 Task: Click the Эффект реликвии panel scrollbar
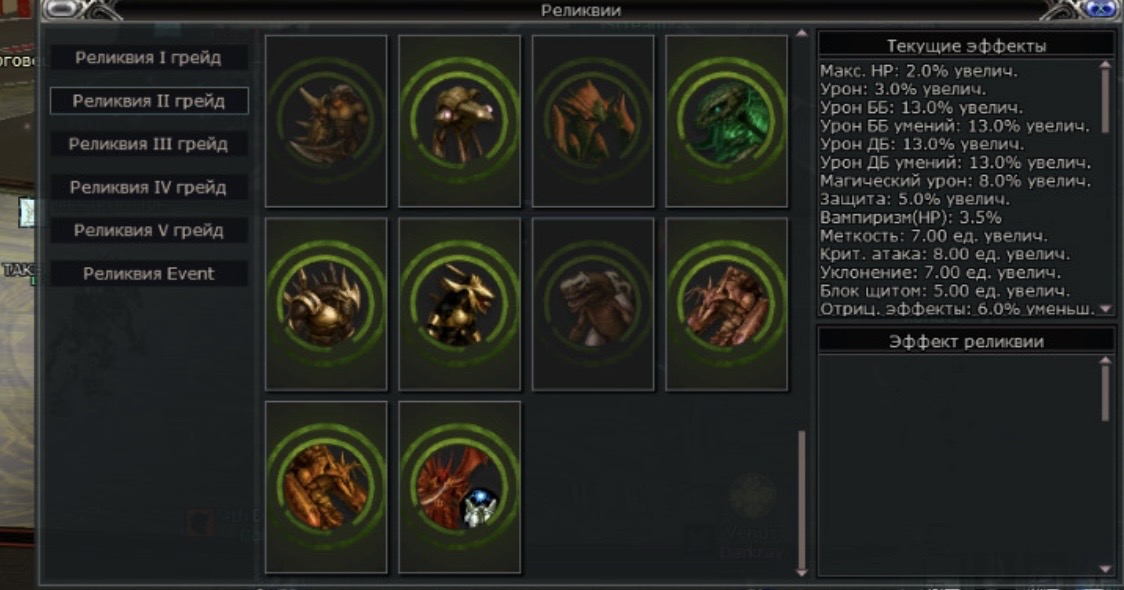click(x=1105, y=388)
